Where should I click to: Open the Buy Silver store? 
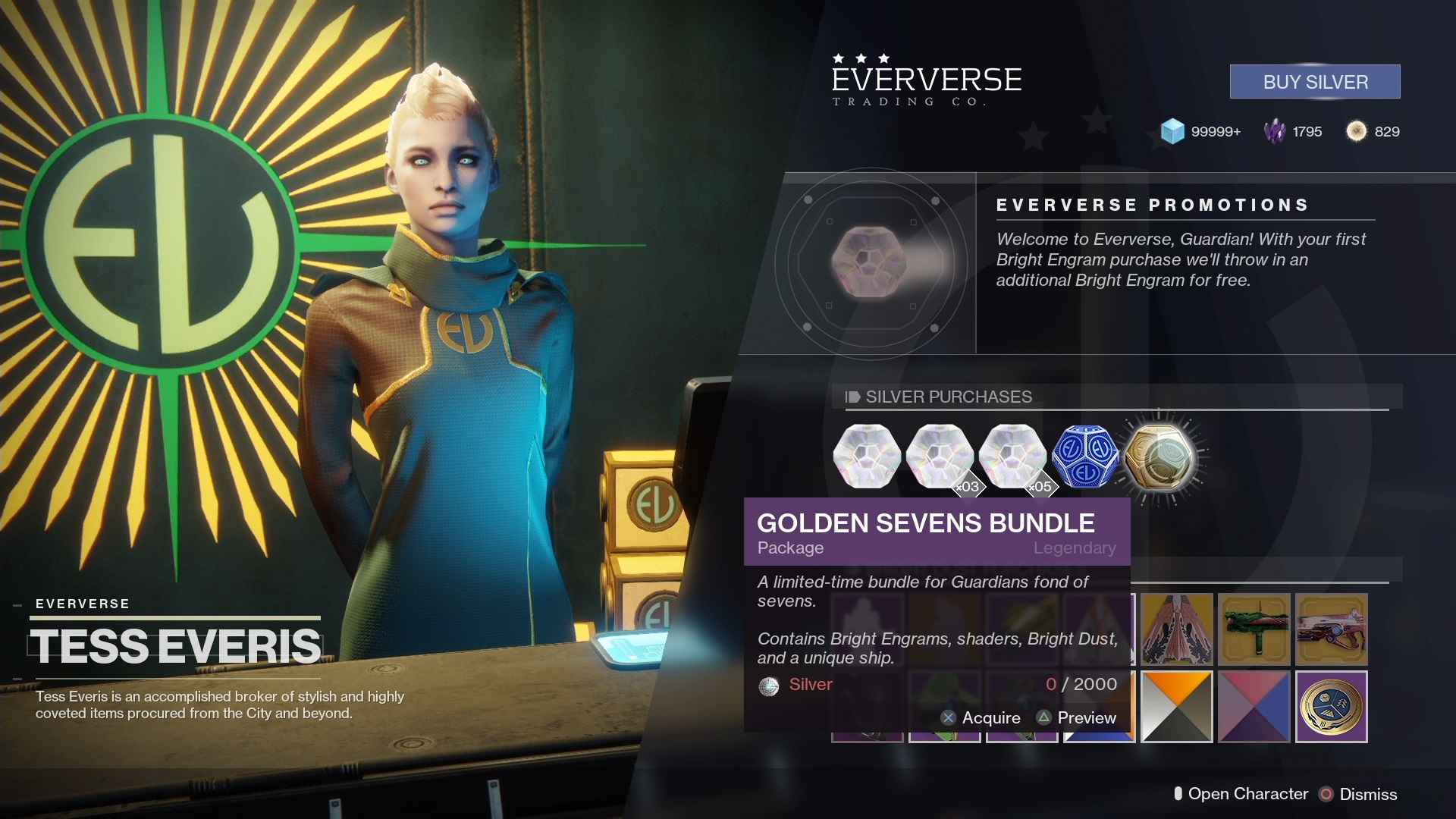point(1314,82)
